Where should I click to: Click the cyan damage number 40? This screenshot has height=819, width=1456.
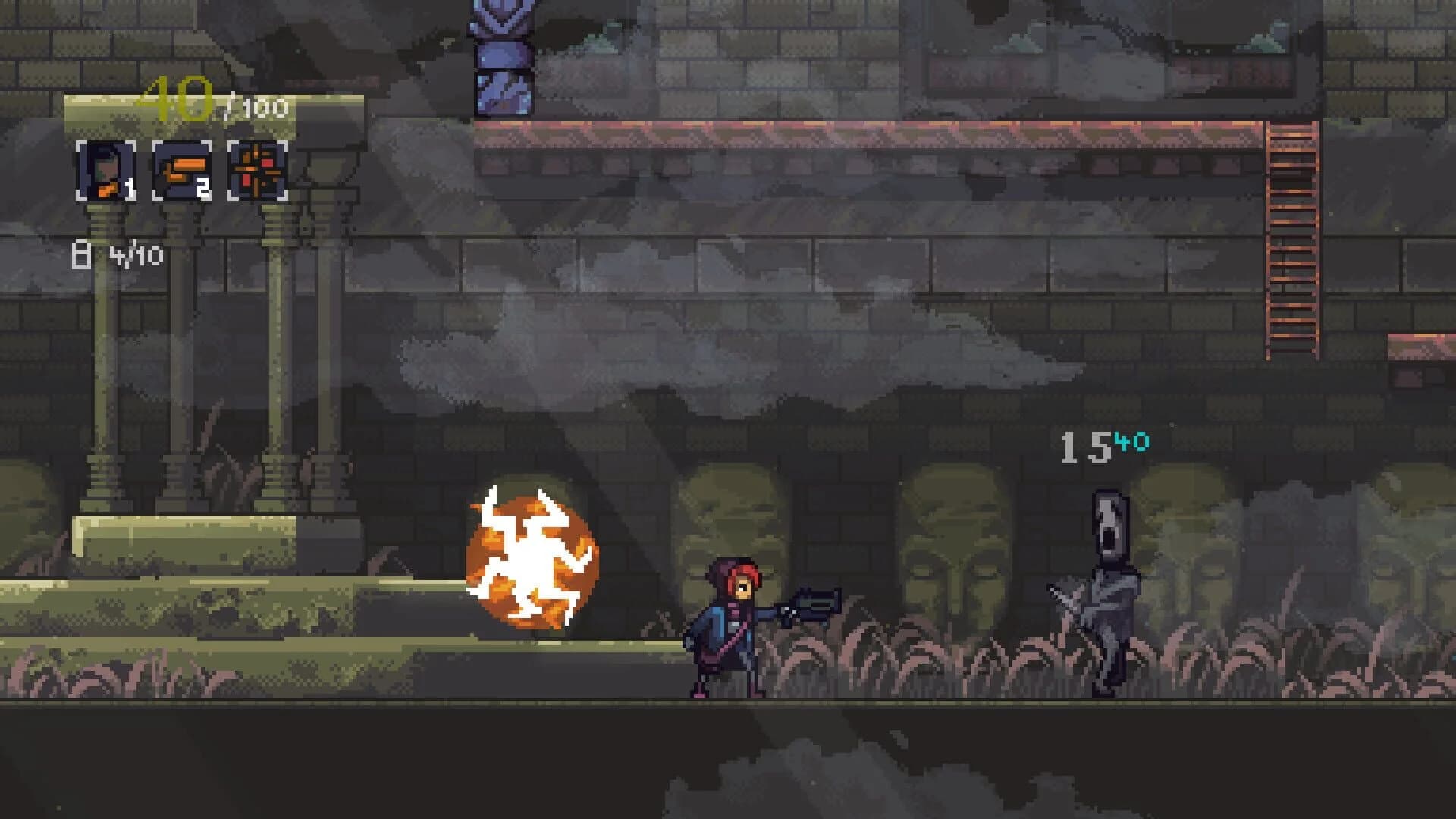click(1131, 441)
